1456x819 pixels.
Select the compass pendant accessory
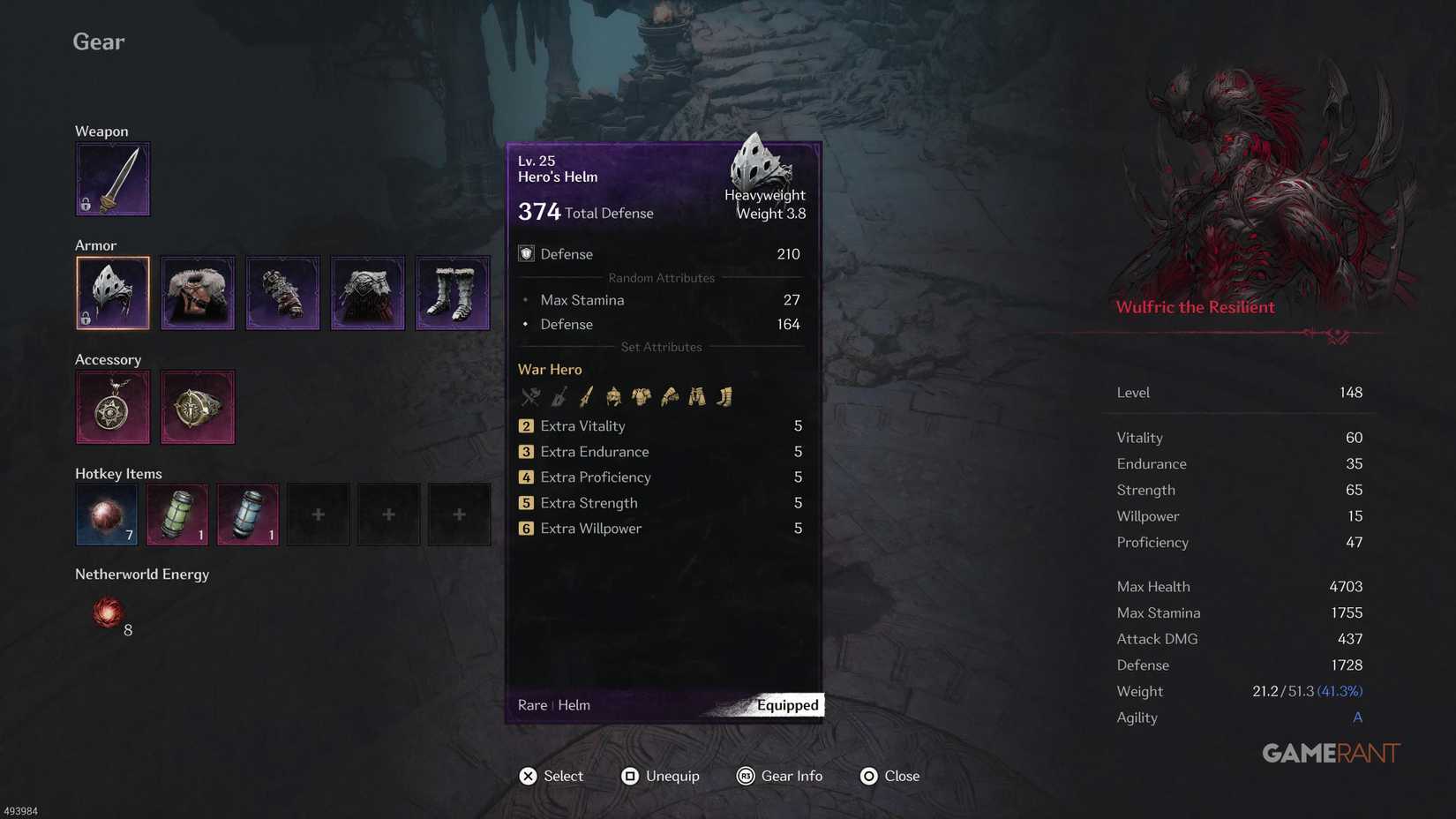[113, 407]
